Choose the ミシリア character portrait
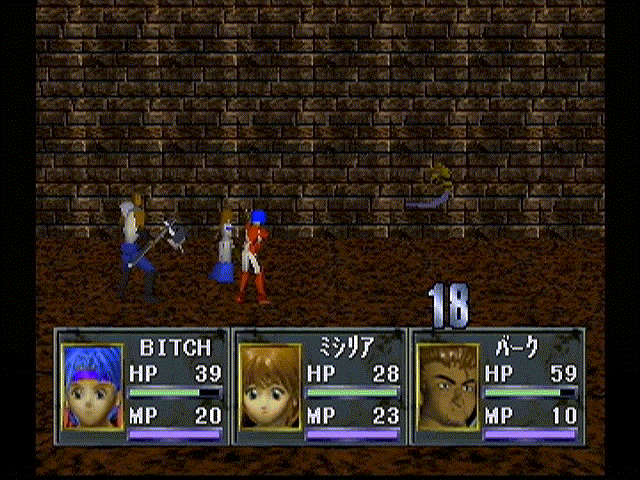 pyautogui.click(x=269, y=387)
